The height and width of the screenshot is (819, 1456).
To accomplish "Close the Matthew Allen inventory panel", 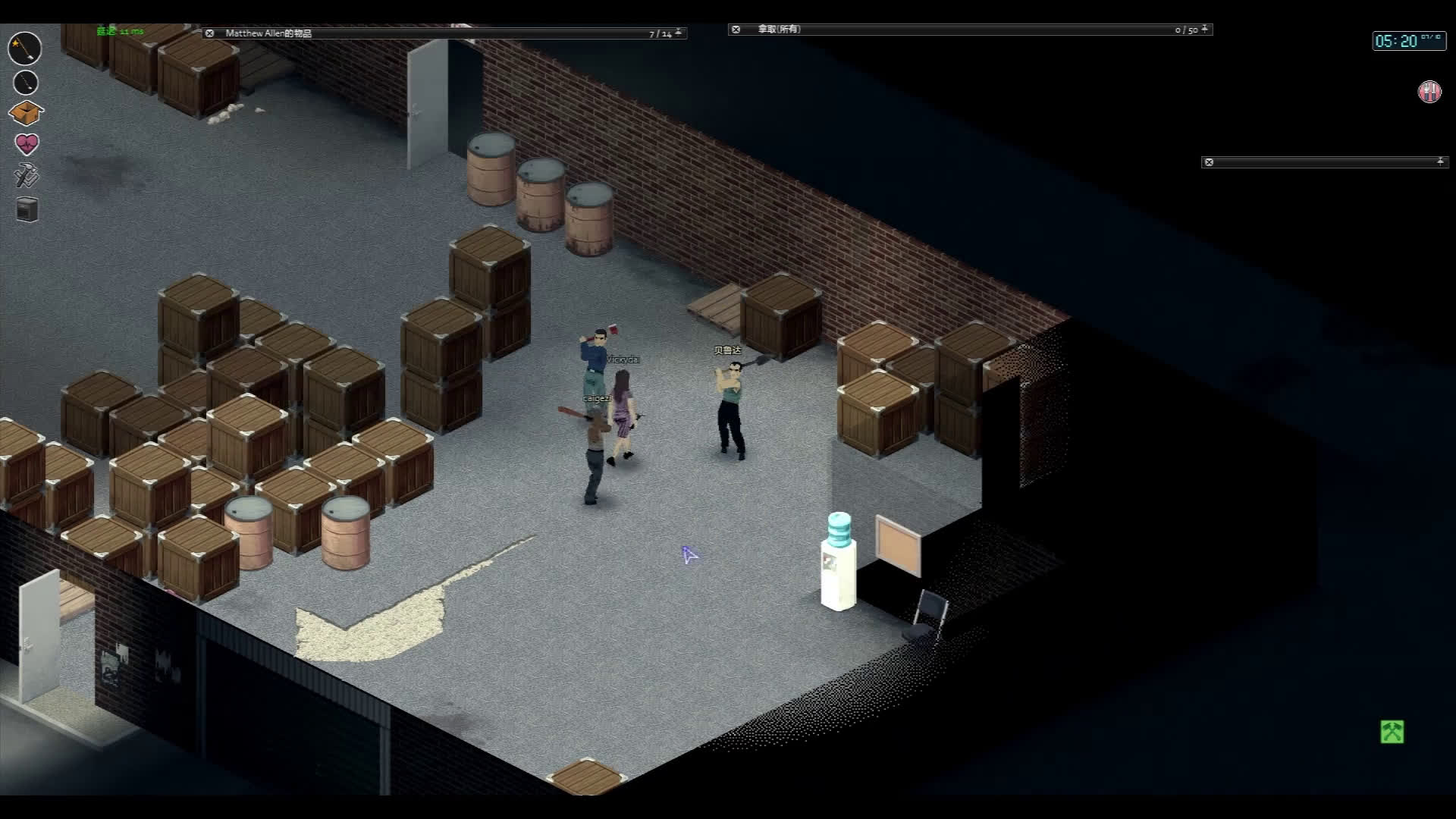I will [x=209, y=33].
